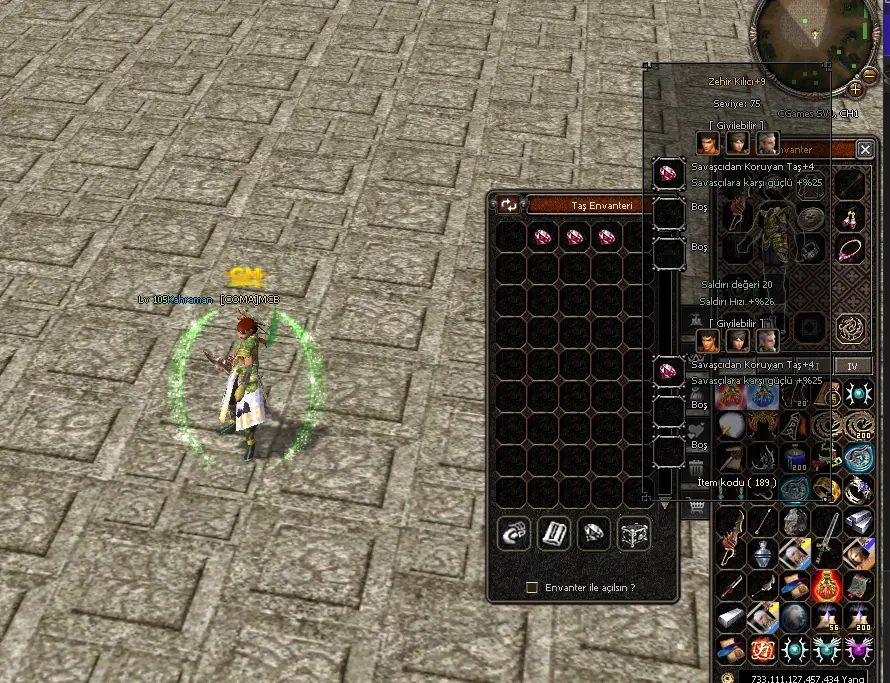This screenshot has width=890, height=683.
Task: Click the plus button beside the minimap
Action: pos(855,89)
